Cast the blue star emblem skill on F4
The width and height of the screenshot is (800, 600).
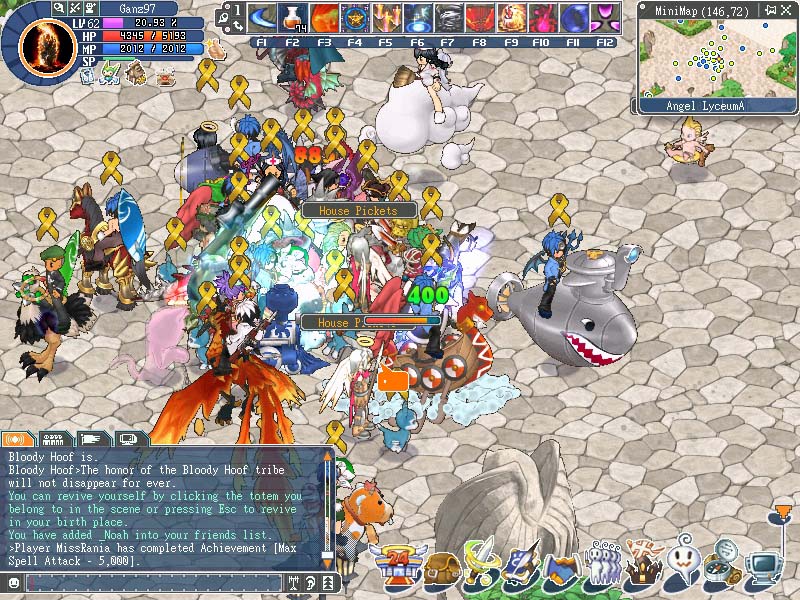click(x=355, y=18)
